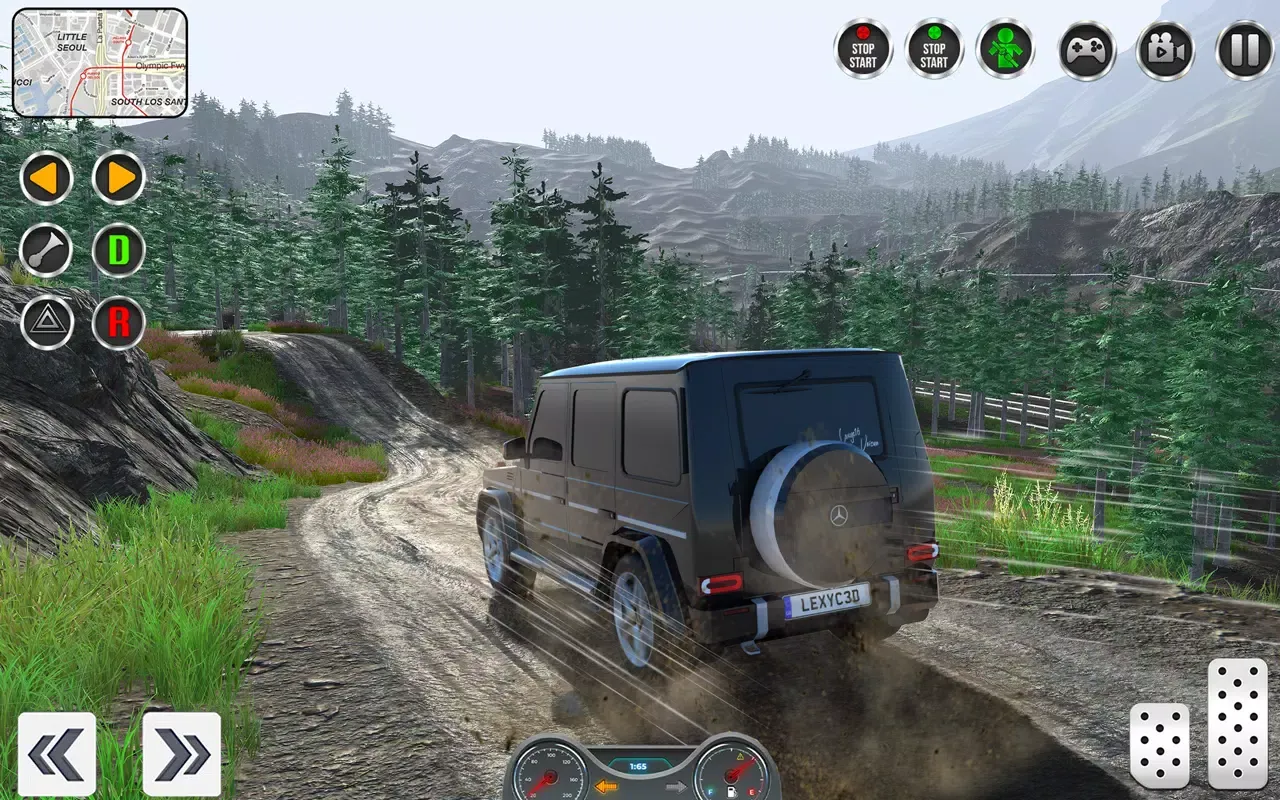This screenshot has height=800, width=1280.
Task: Toggle the hazard warning lights triangle
Action: click(47, 322)
